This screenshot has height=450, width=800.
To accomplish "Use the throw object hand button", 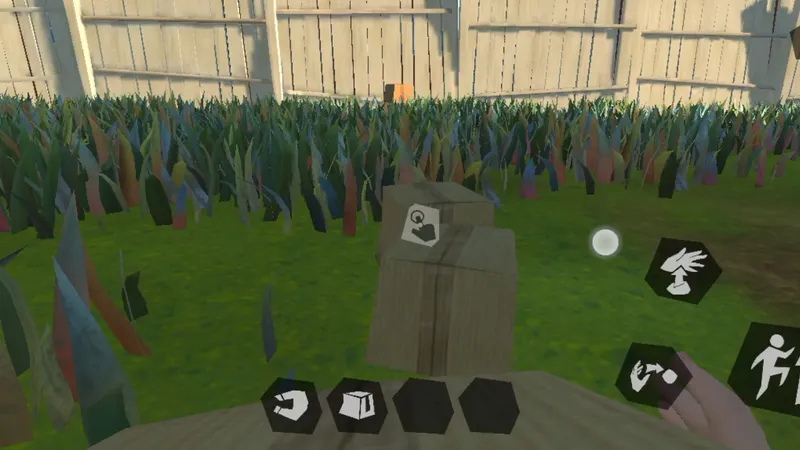I will point(652,374).
